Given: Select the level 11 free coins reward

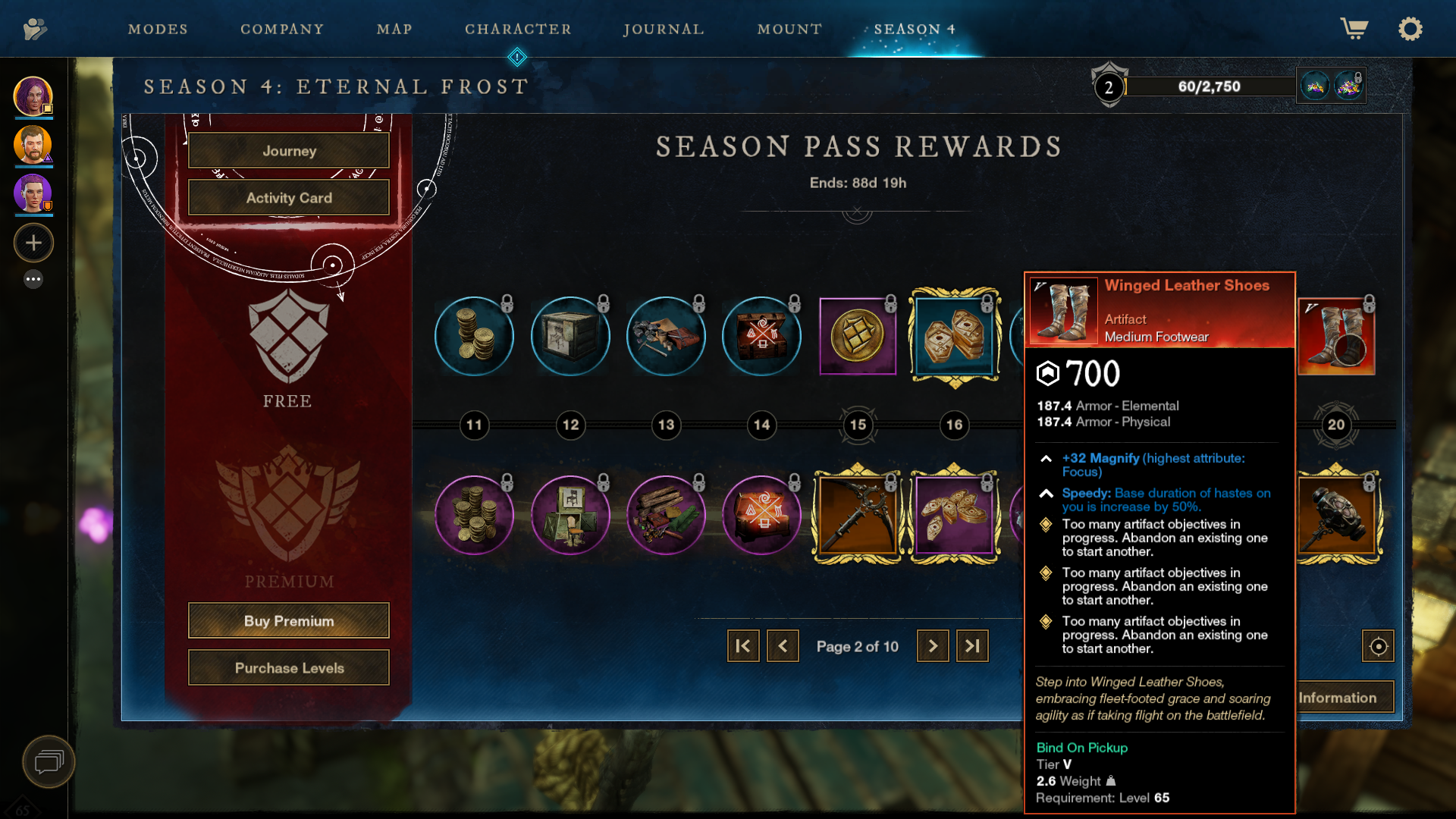Looking at the screenshot, I should [474, 336].
